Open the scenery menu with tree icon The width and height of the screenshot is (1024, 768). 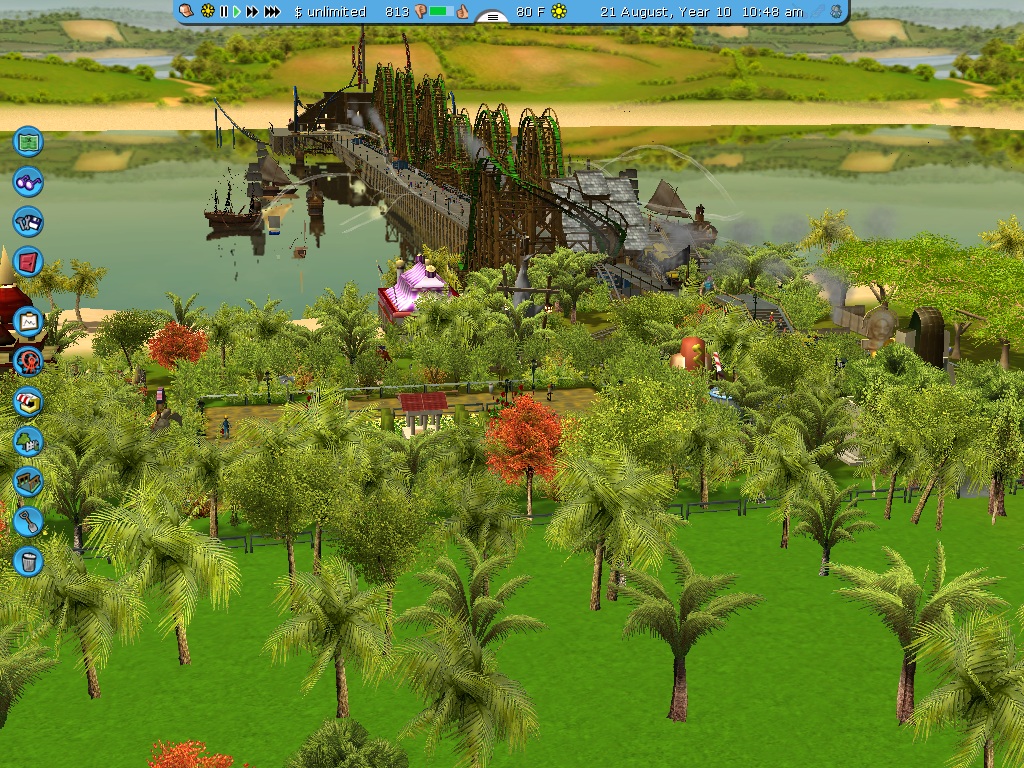point(28,440)
